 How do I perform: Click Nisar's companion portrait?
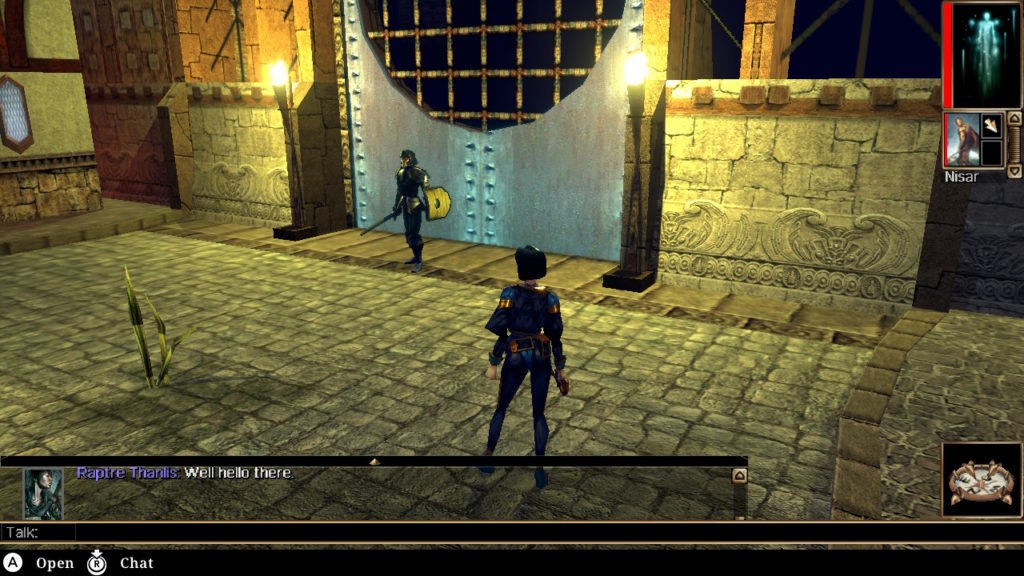pyautogui.click(x=961, y=139)
